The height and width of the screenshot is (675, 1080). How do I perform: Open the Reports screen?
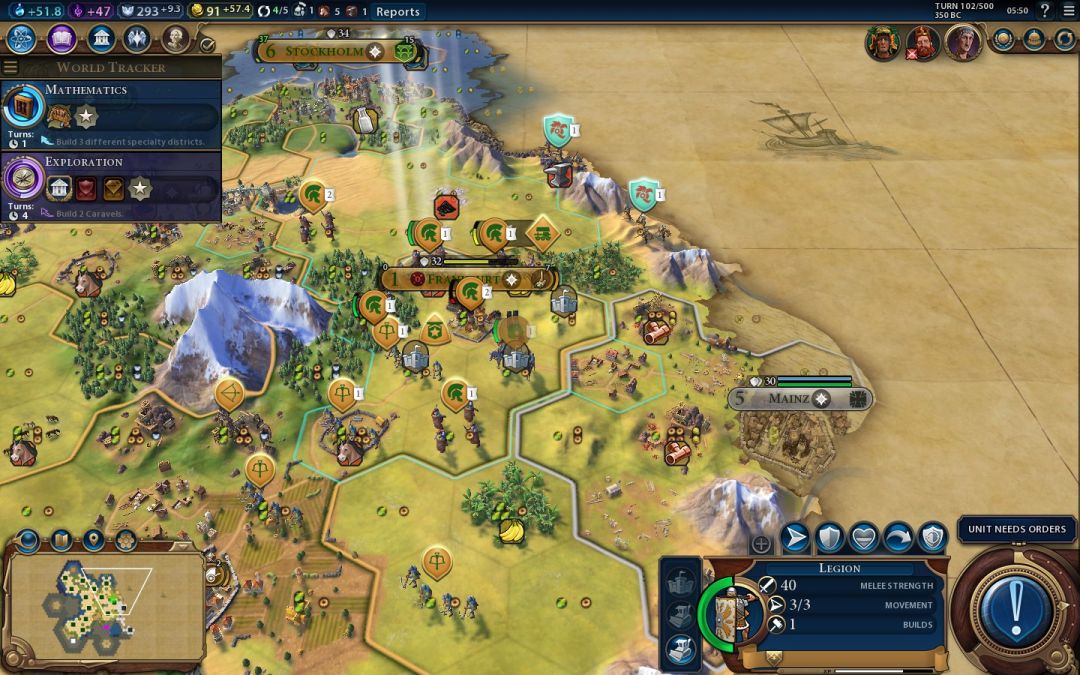coord(397,12)
